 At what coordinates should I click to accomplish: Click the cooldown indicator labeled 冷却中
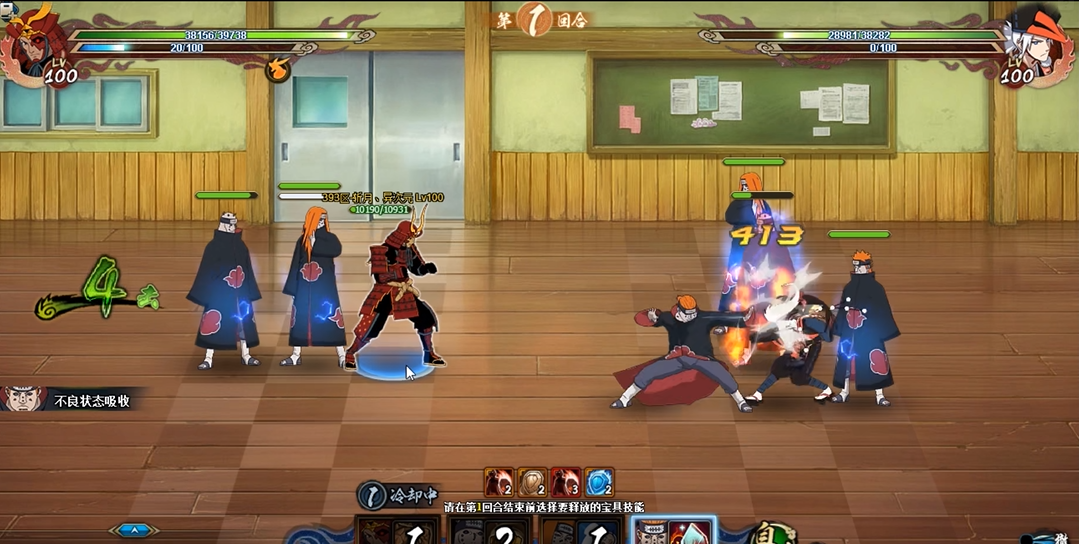point(398,494)
